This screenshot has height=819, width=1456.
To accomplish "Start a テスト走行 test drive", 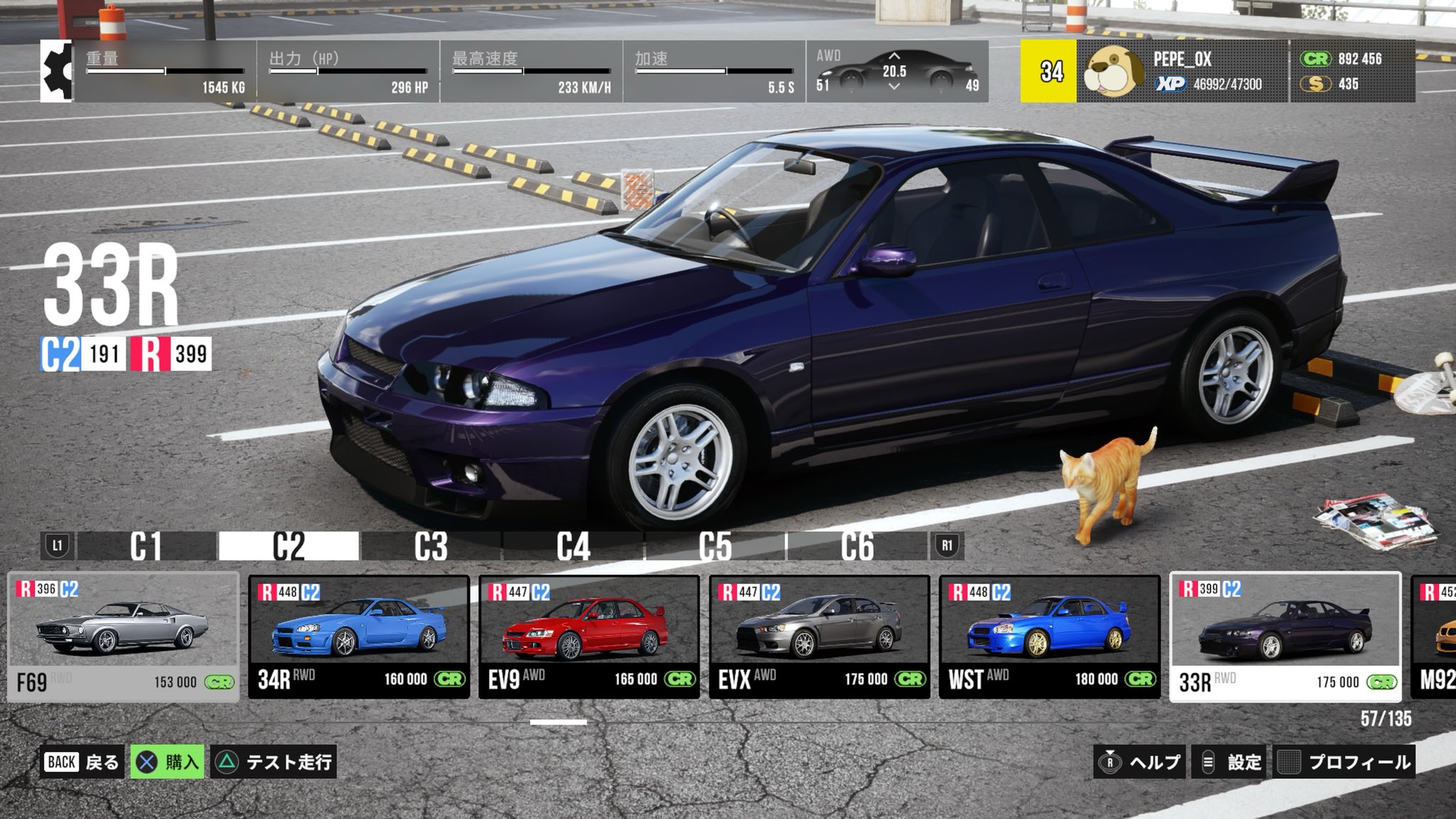I will [x=274, y=762].
